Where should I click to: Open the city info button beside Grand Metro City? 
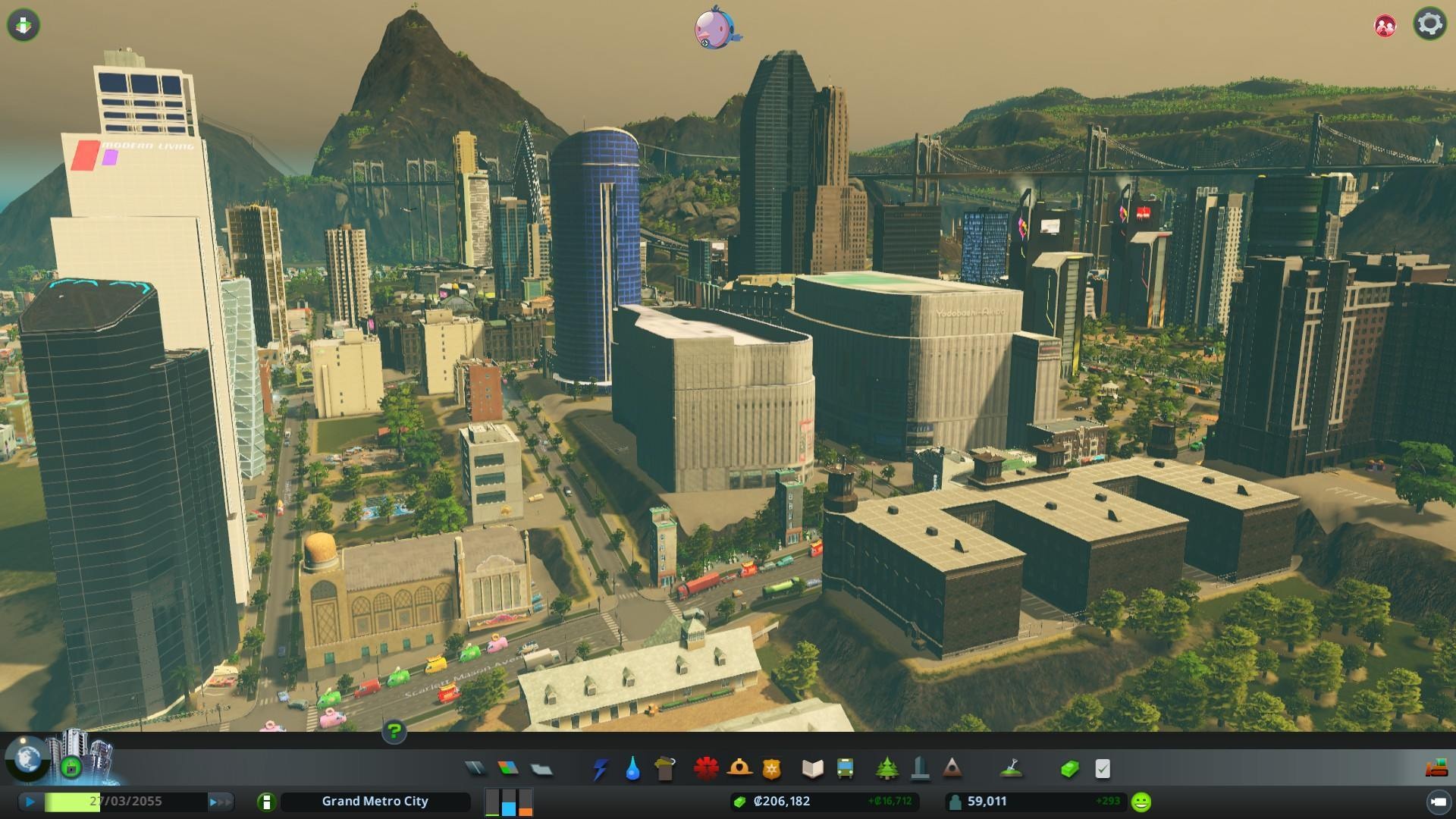click(x=266, y=802)
